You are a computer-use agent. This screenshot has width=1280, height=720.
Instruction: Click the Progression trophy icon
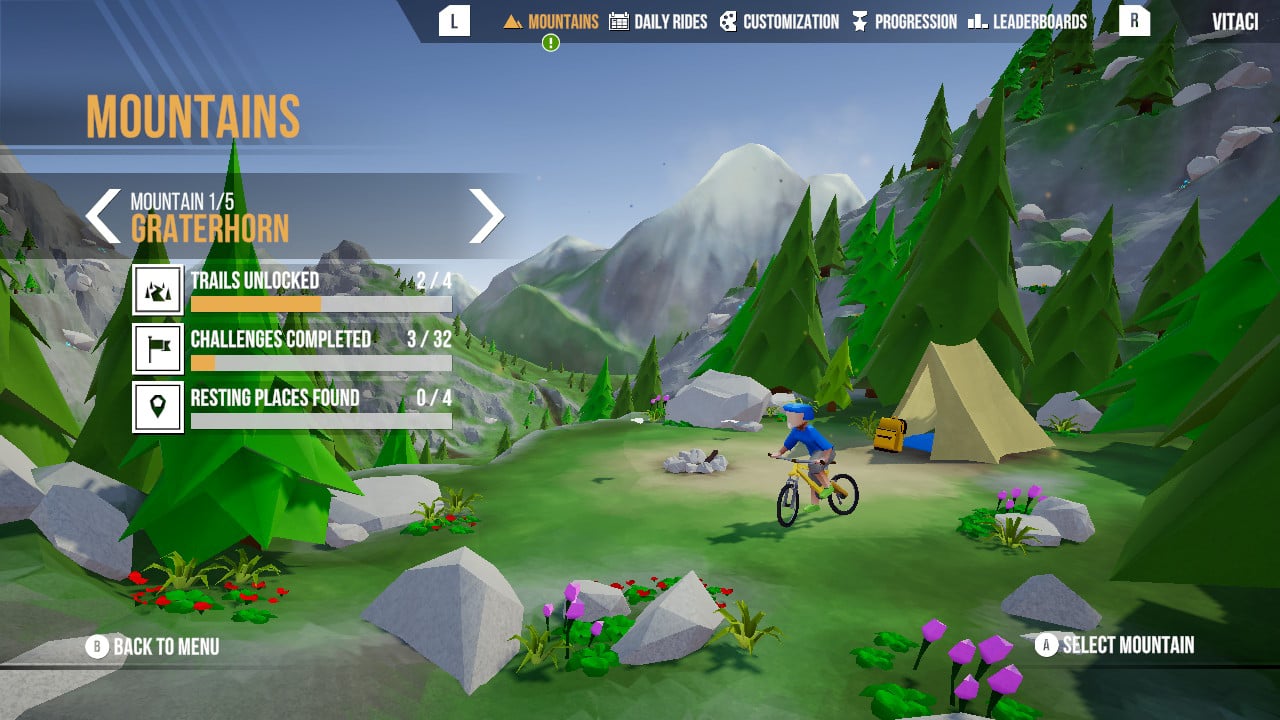click(860, 21)
